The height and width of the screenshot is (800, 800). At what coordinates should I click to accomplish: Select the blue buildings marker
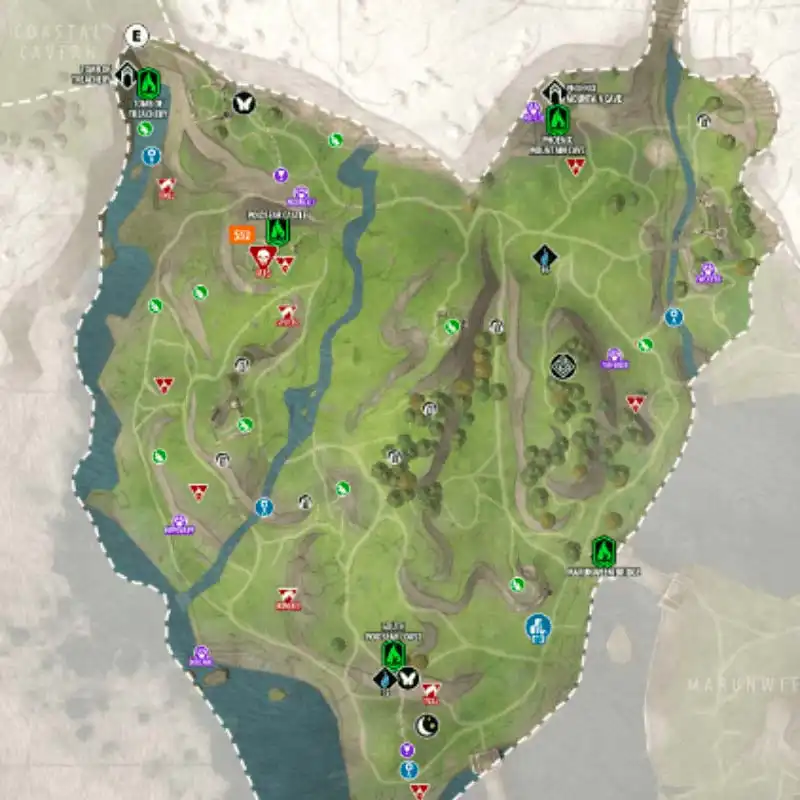(538, 627)
